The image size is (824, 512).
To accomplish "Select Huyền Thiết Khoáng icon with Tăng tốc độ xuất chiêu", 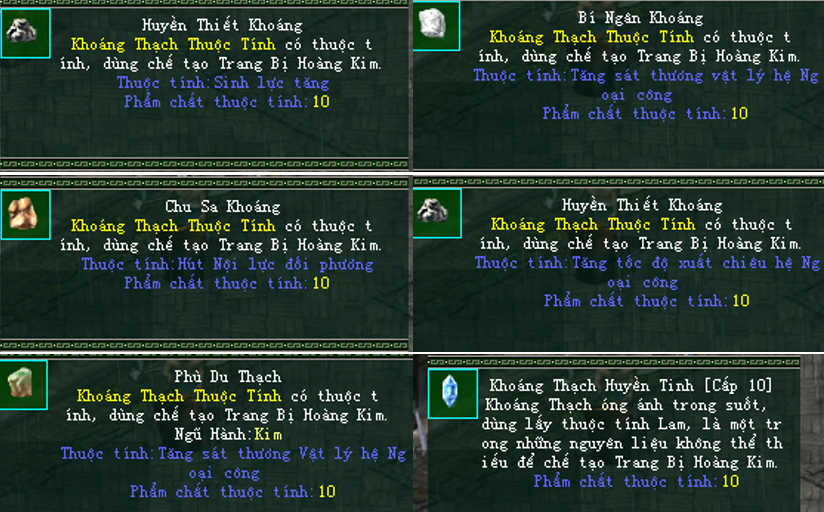I will pos(436,212).
